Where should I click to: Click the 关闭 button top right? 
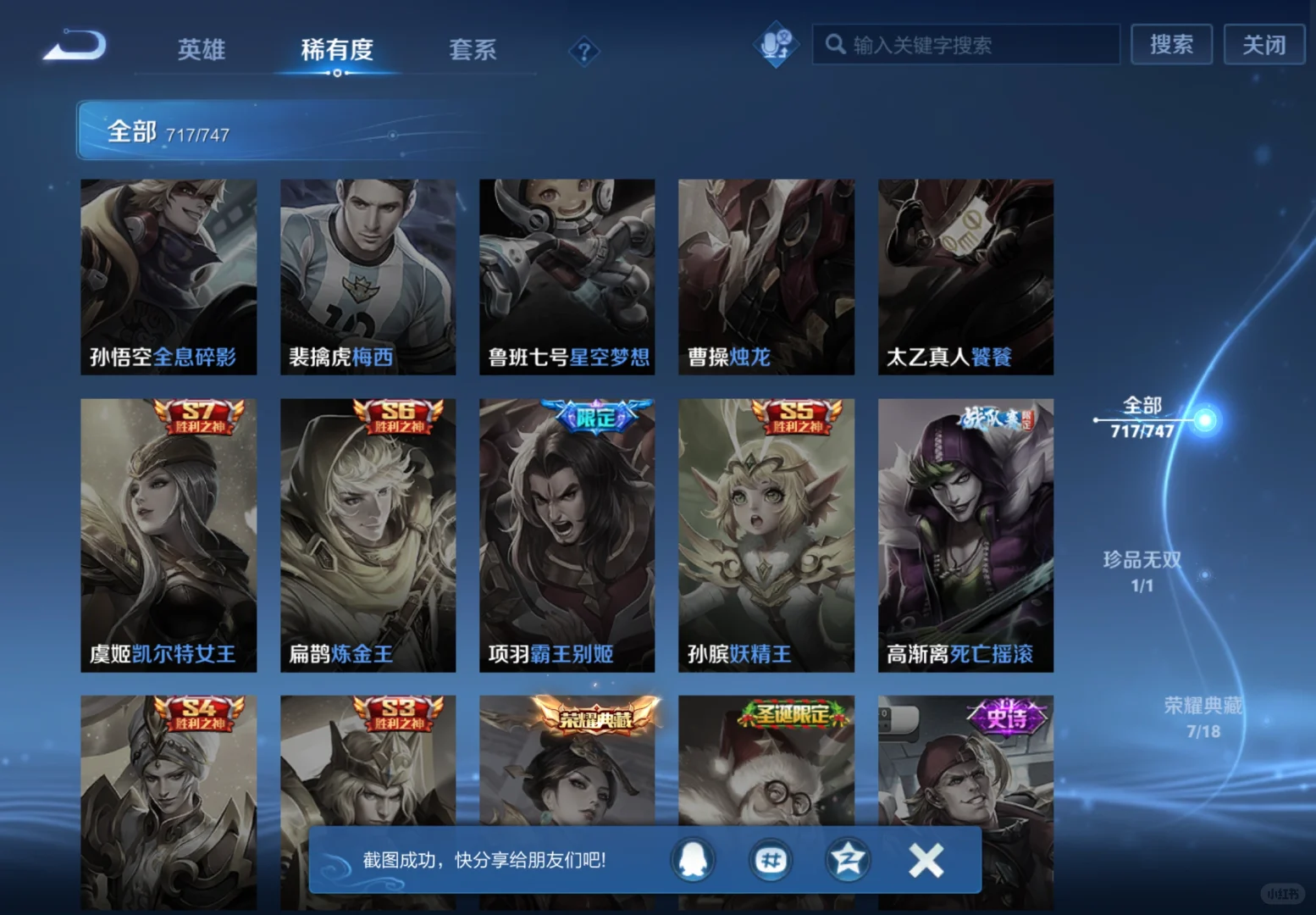1263,44
